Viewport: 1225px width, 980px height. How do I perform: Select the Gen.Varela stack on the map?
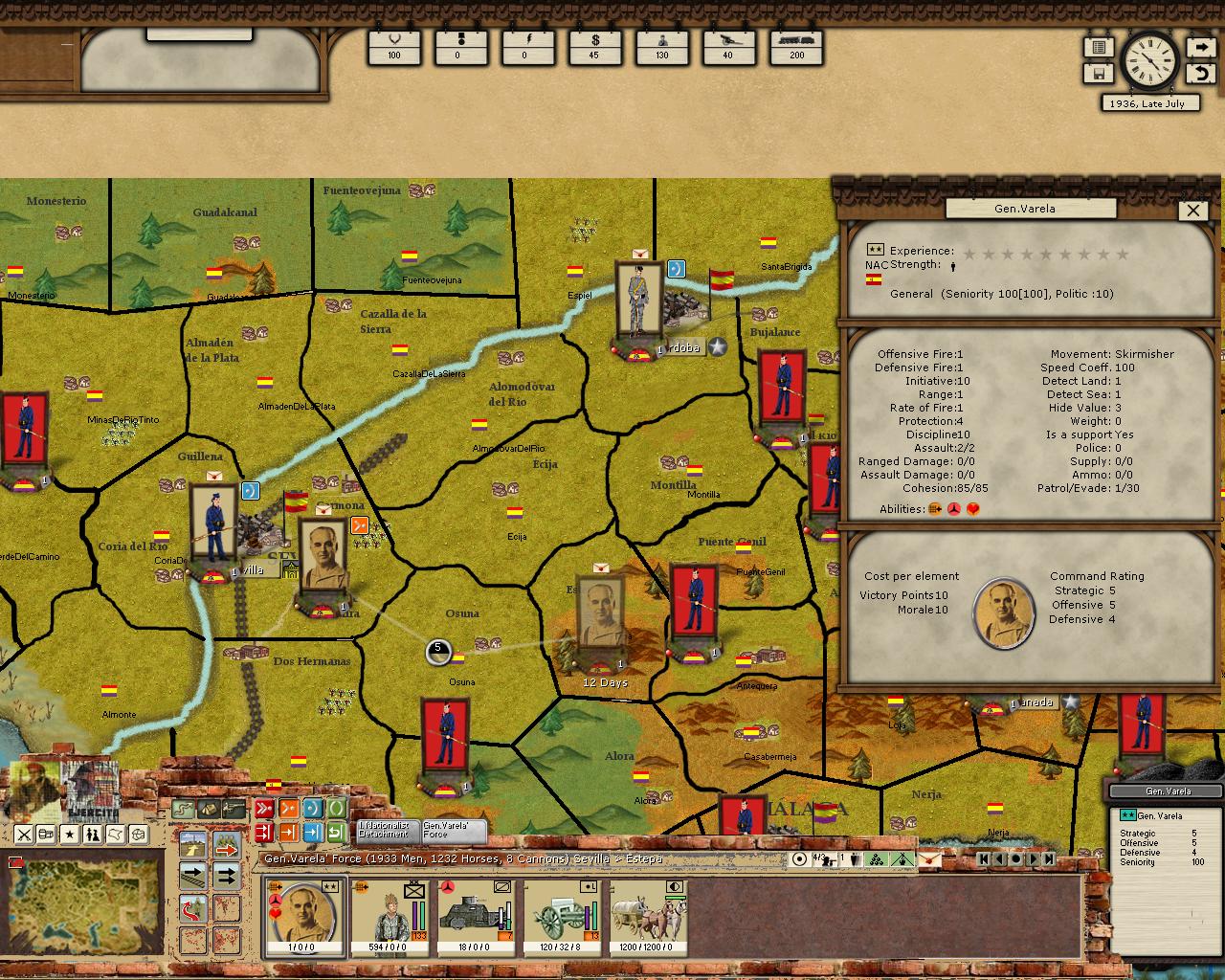[x=323, y=567]
